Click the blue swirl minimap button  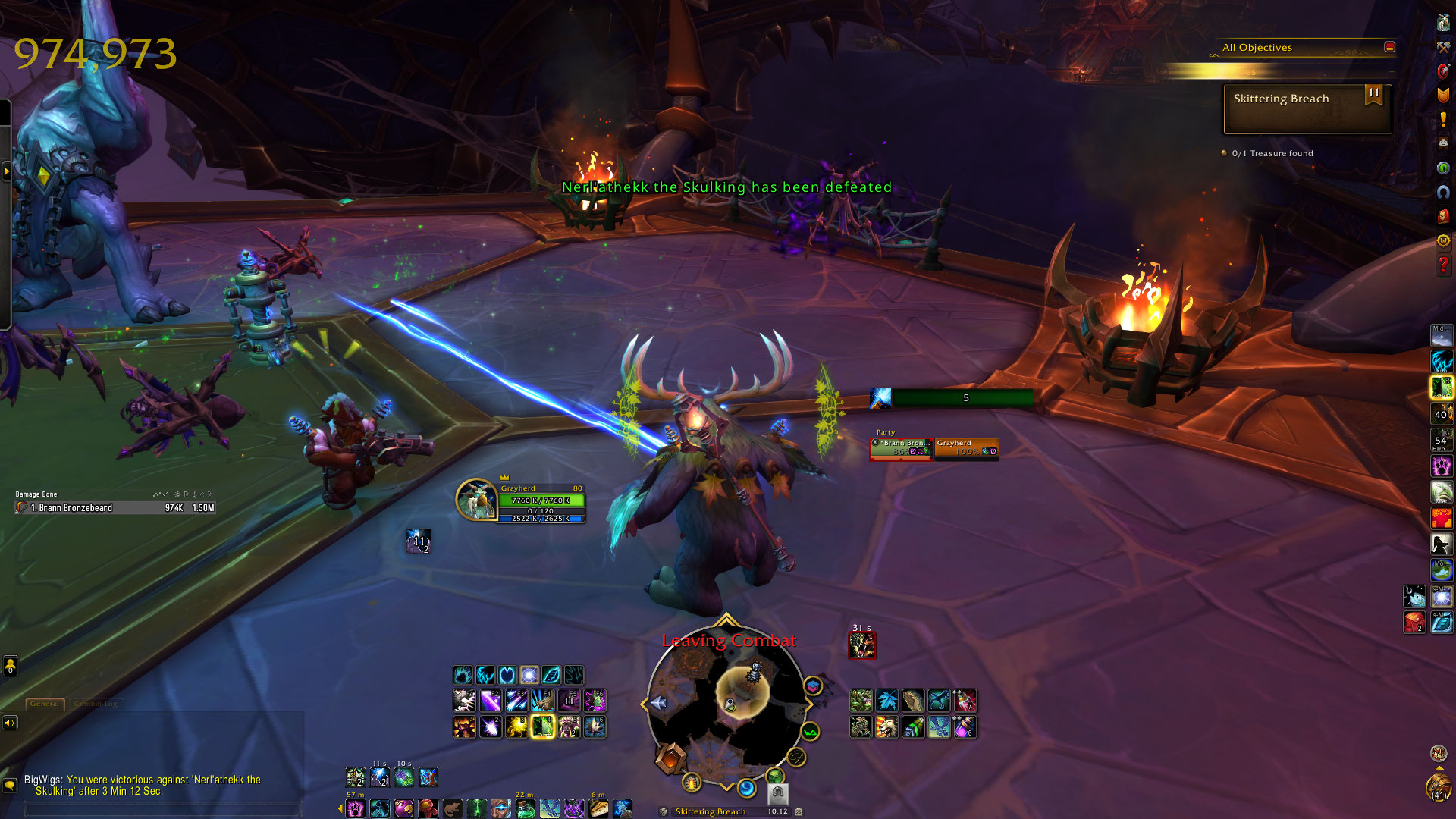click(x=747, y=789)
